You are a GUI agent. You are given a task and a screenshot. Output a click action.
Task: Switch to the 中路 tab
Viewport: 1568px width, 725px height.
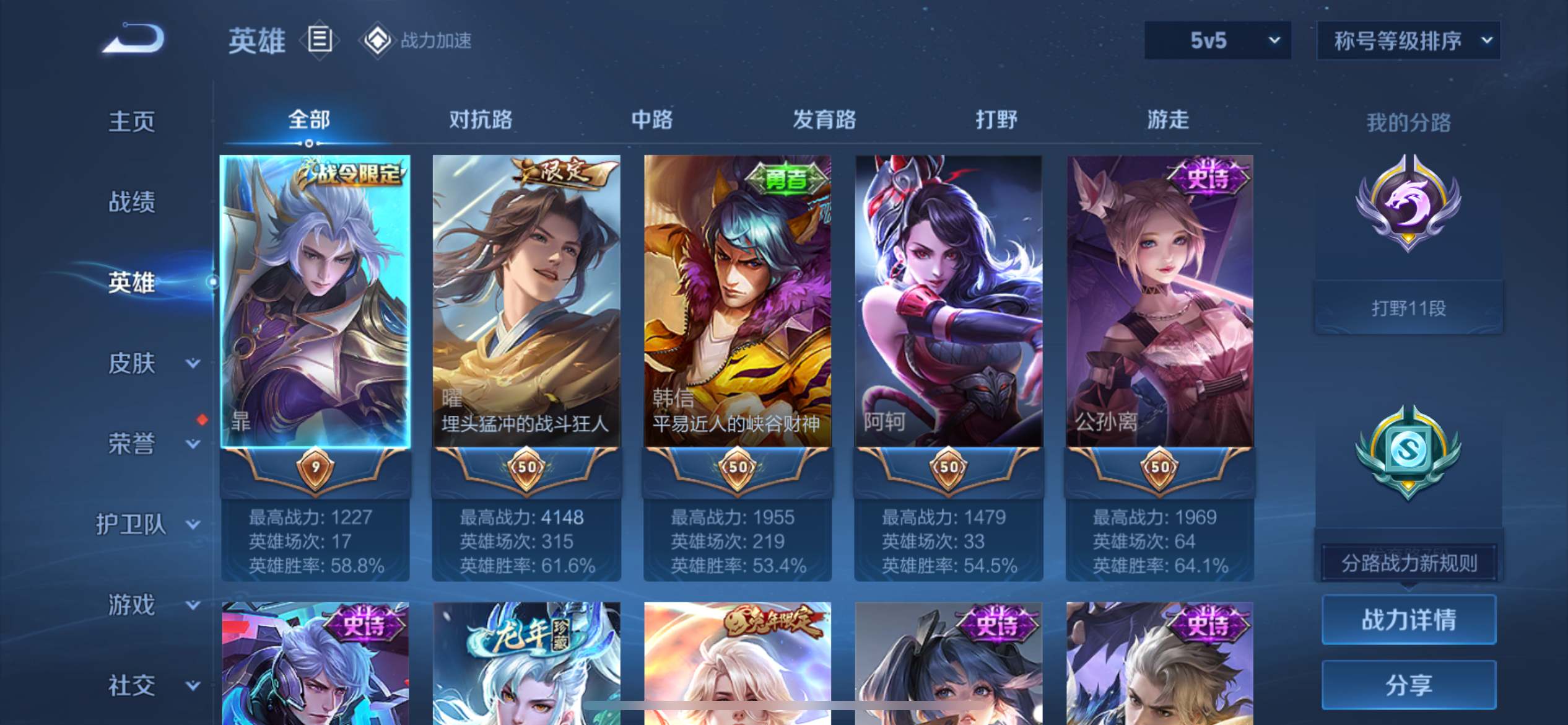[x=651, y=120]
